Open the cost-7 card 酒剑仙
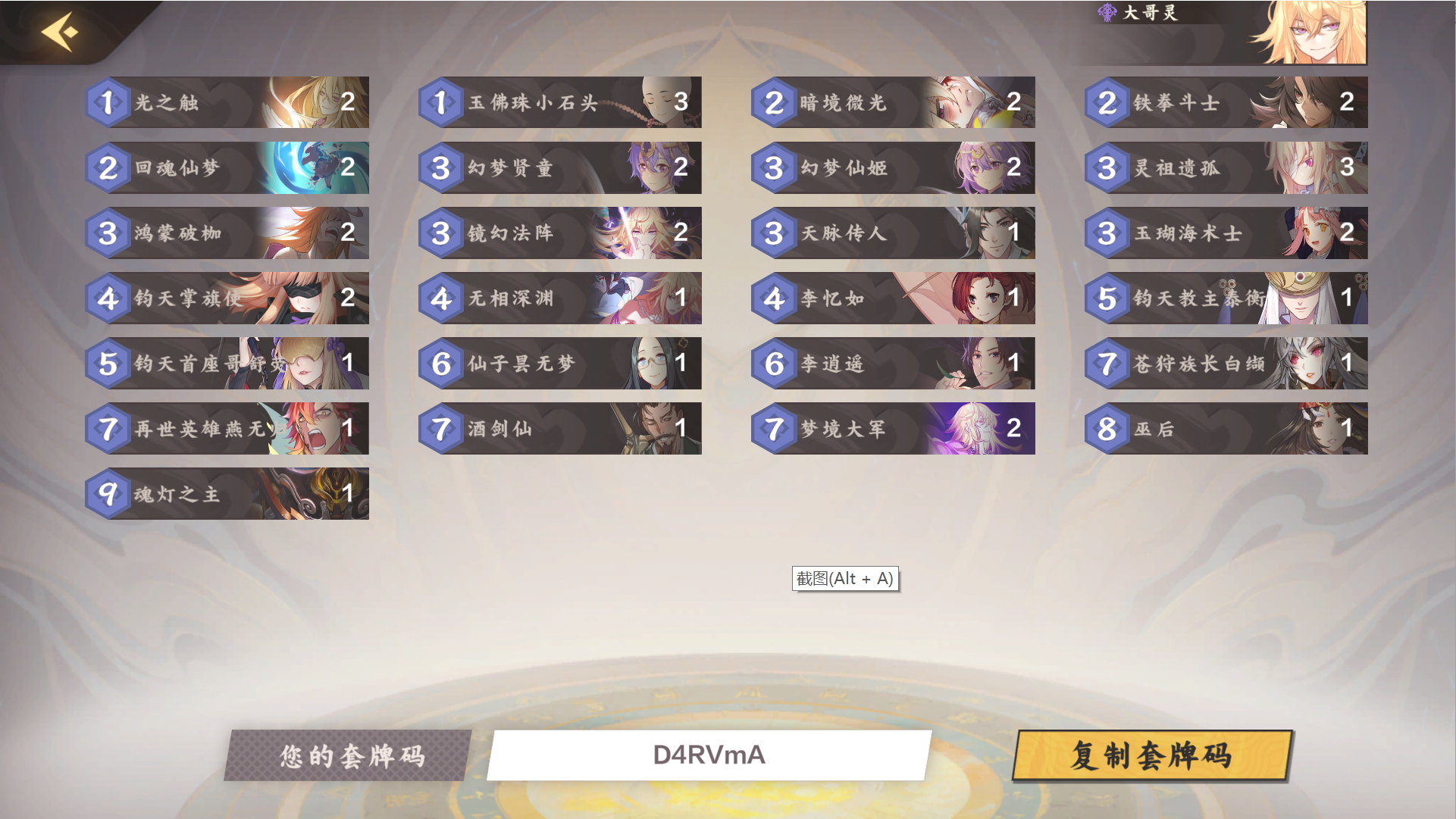The width and height of the screenshot is (1456, 819). coord(559,428)
